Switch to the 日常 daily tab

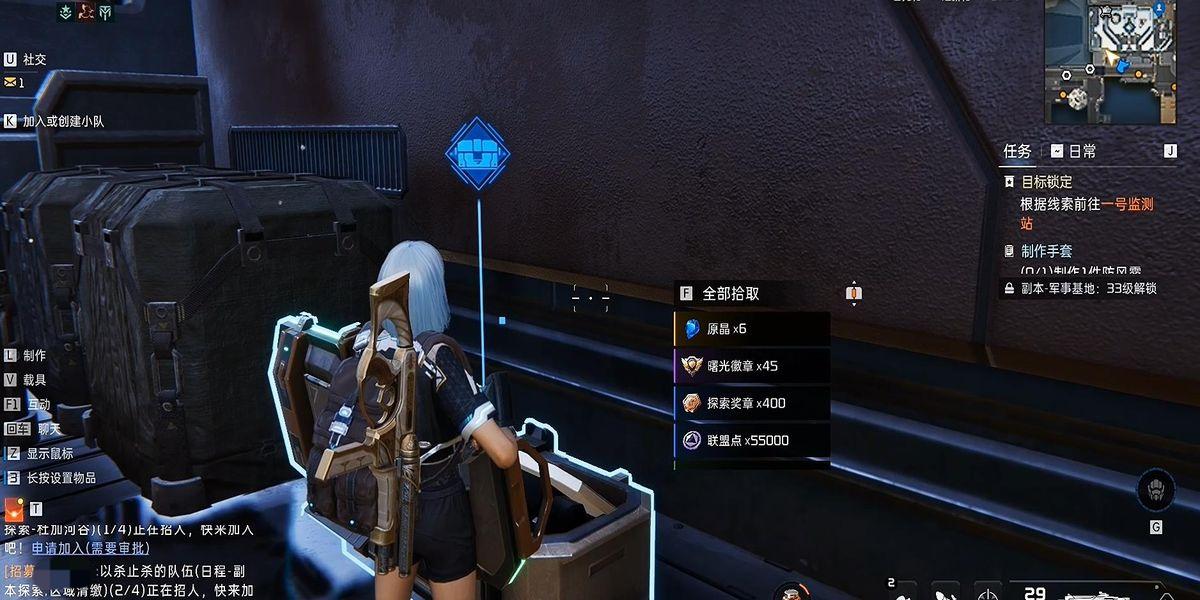(1073, 151)
